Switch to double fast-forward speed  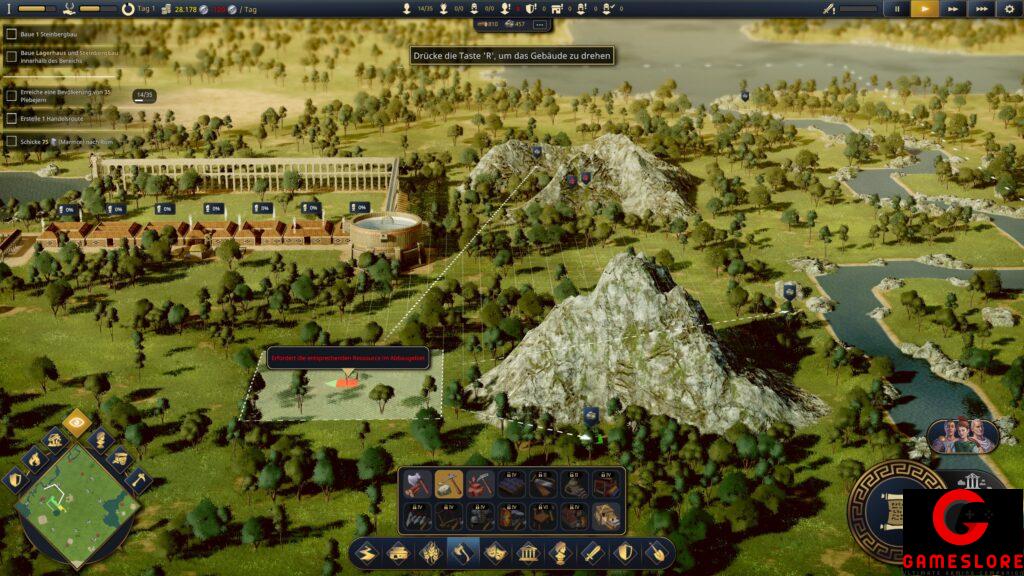pos(953,9)
